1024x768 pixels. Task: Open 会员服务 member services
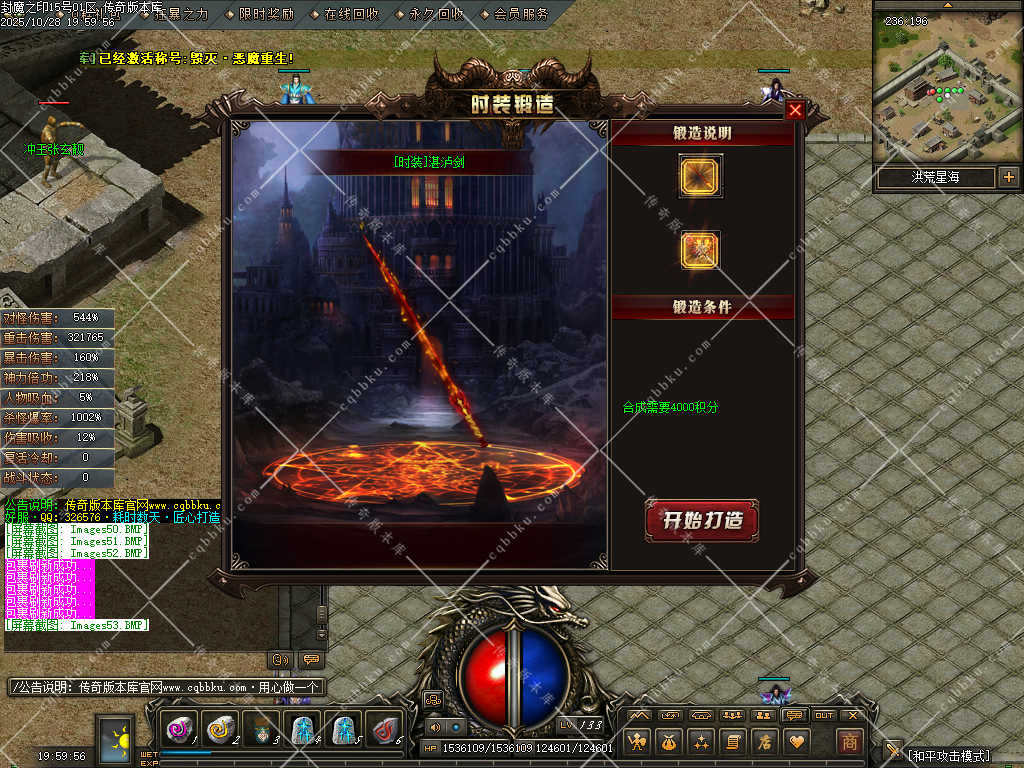pyautogui.click(x=521, y=14)
